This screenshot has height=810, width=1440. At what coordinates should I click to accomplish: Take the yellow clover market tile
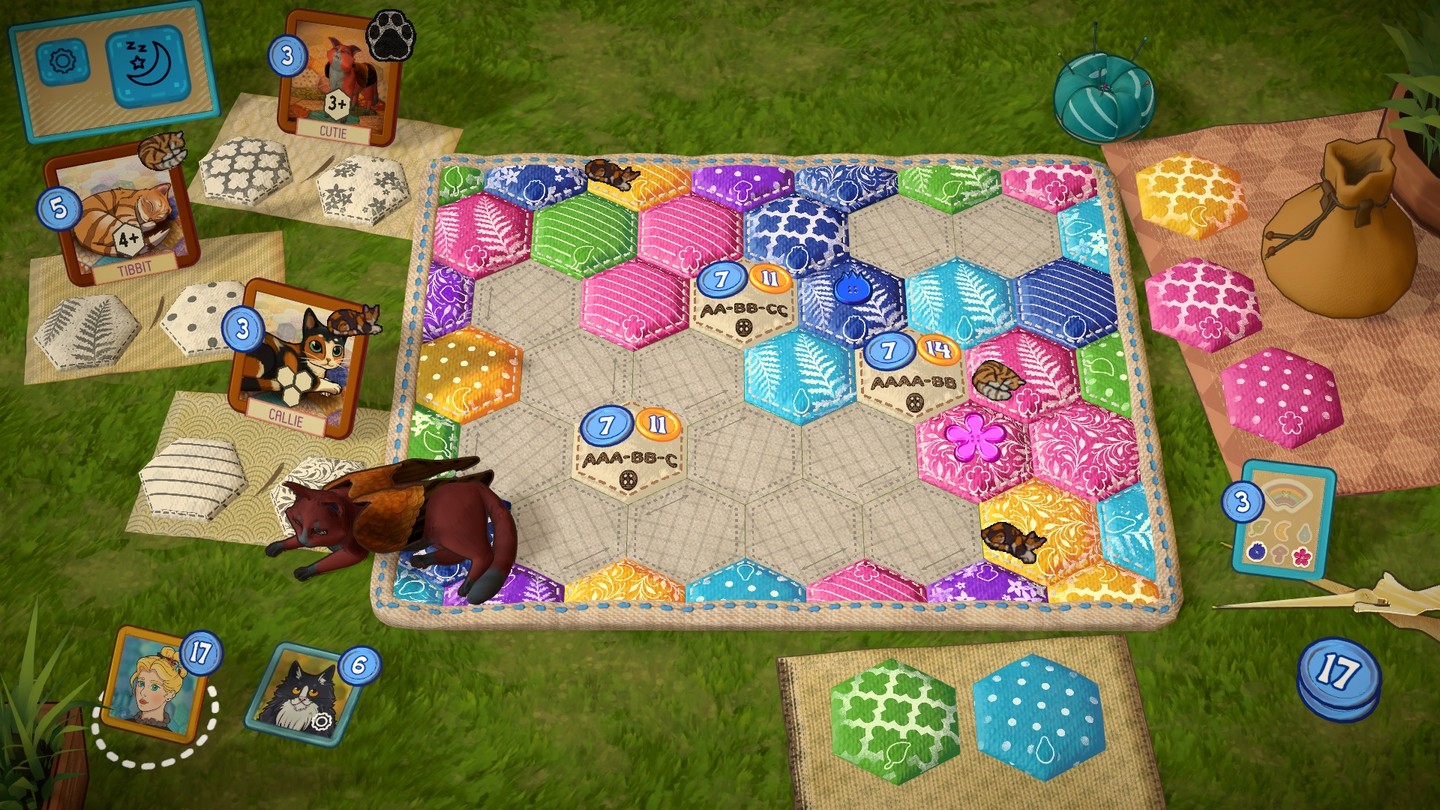1192,196
